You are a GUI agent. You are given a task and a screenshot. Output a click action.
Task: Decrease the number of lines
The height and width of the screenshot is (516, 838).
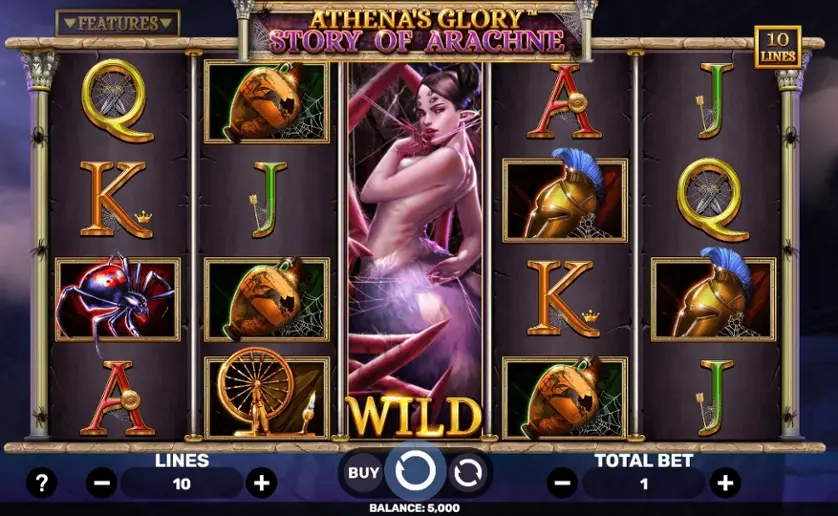tap(101, 484)
